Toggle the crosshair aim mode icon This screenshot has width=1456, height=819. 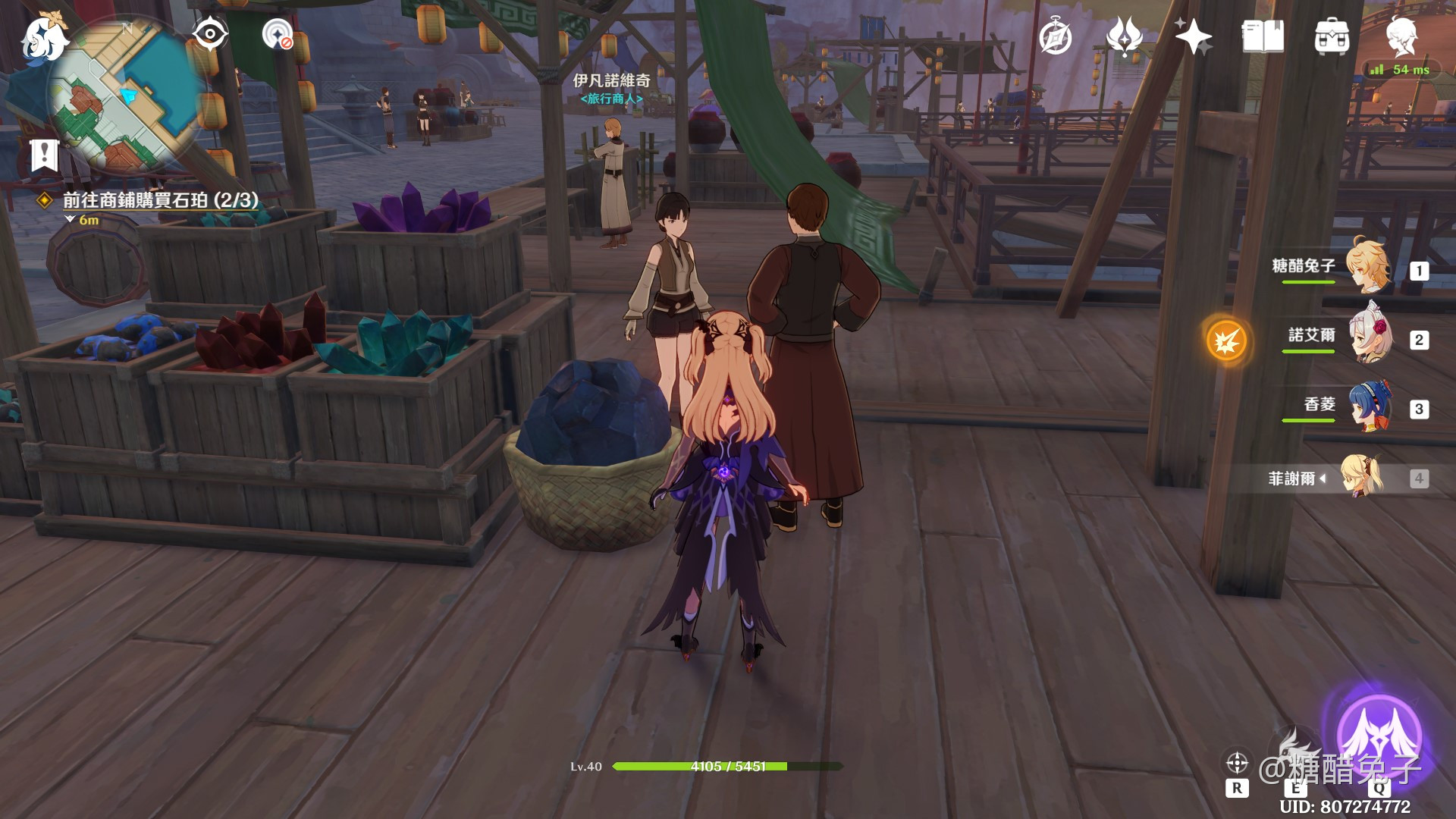click(x=1237, y=762)
